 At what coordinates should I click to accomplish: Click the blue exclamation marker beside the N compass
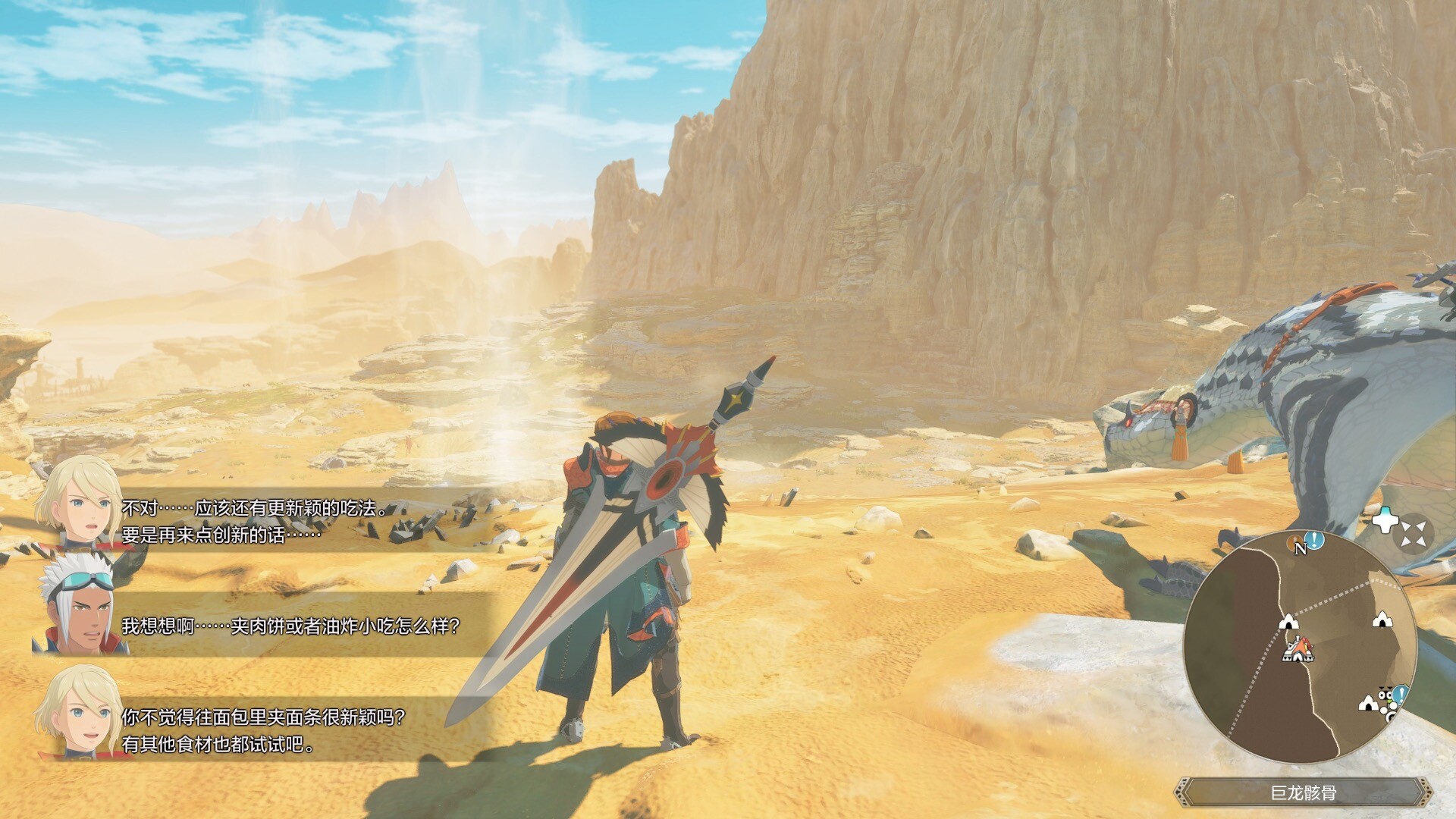(x=1316, y=540)
